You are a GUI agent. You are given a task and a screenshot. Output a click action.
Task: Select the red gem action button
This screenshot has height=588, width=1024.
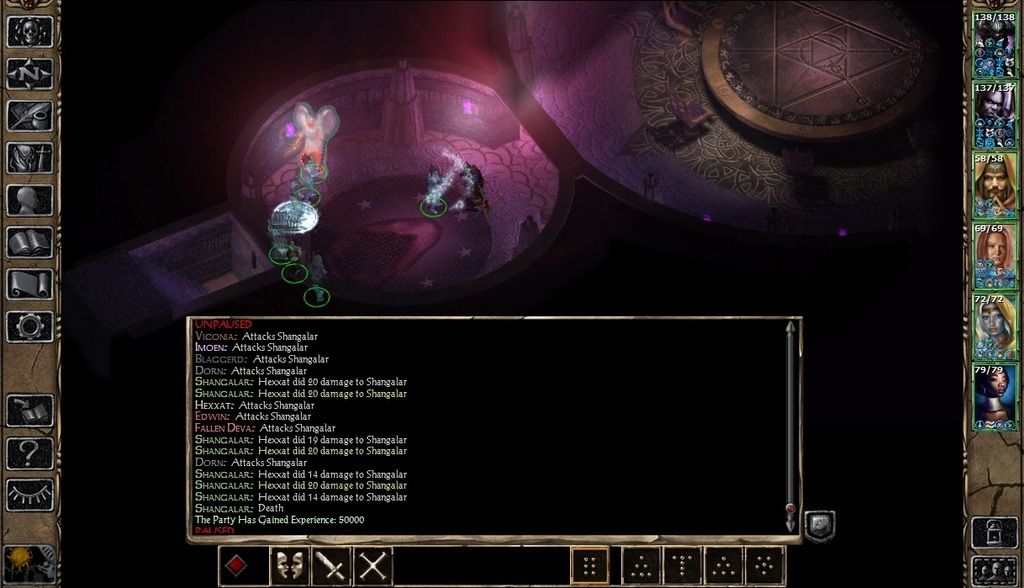[x=234, y=567]
